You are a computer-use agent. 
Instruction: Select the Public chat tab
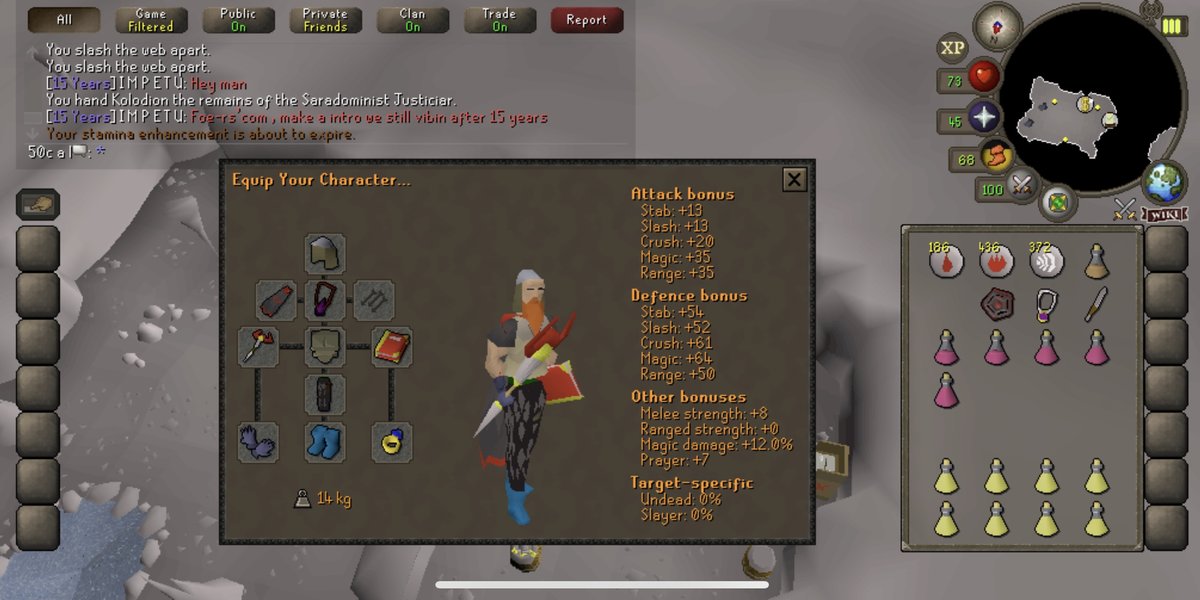pos(238,20)
